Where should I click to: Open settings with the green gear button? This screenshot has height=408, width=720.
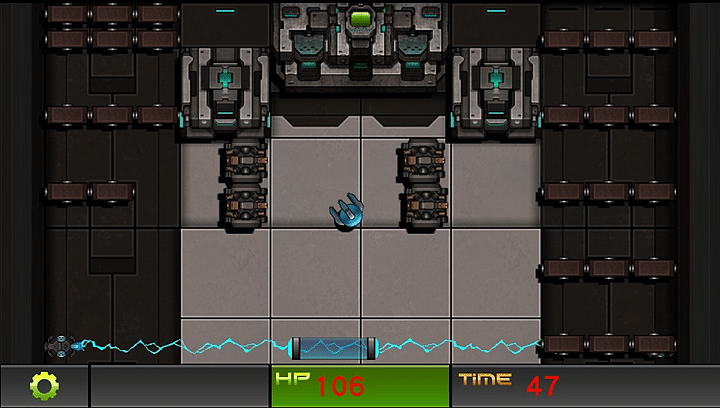coord(44,385)
